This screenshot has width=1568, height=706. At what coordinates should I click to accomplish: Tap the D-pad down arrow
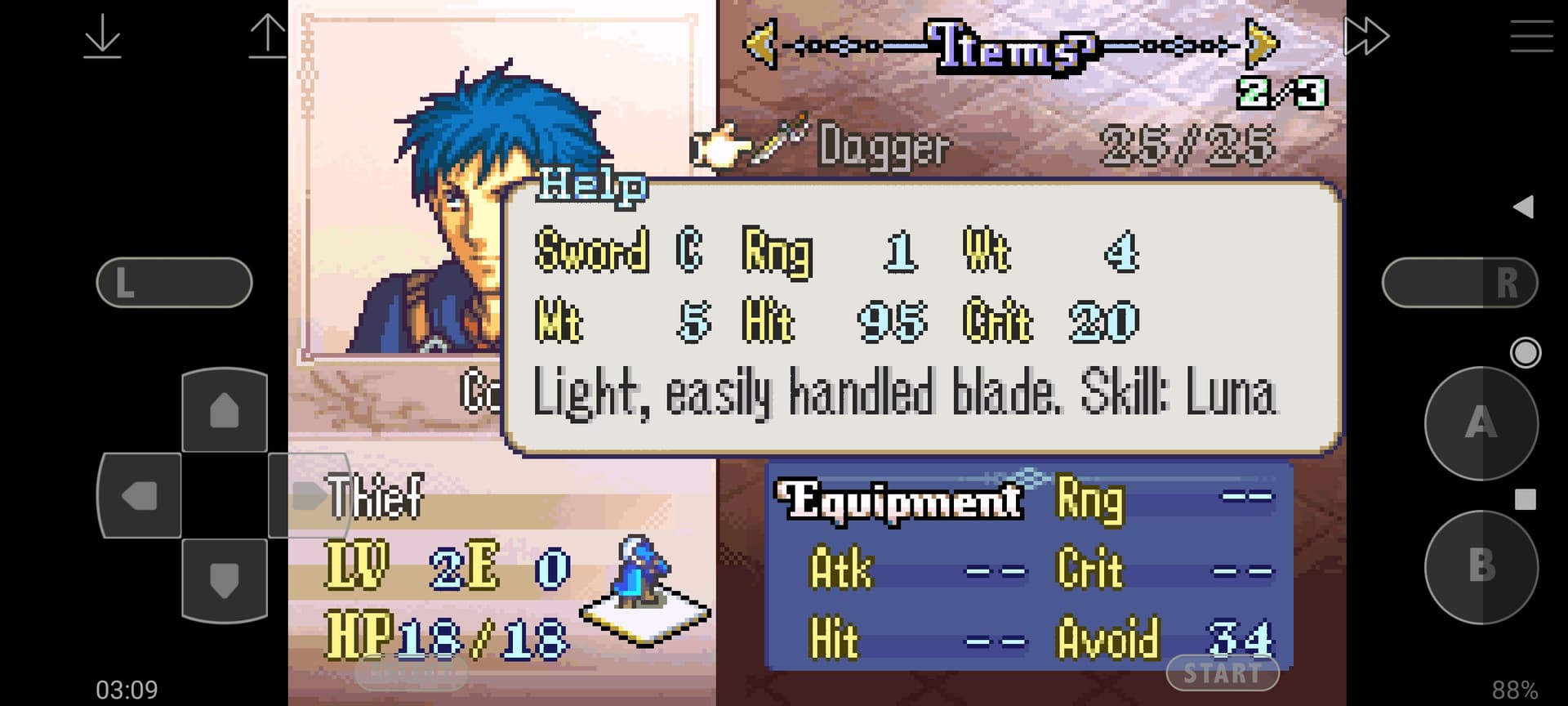pyautogui.click(x=225, y=580)
